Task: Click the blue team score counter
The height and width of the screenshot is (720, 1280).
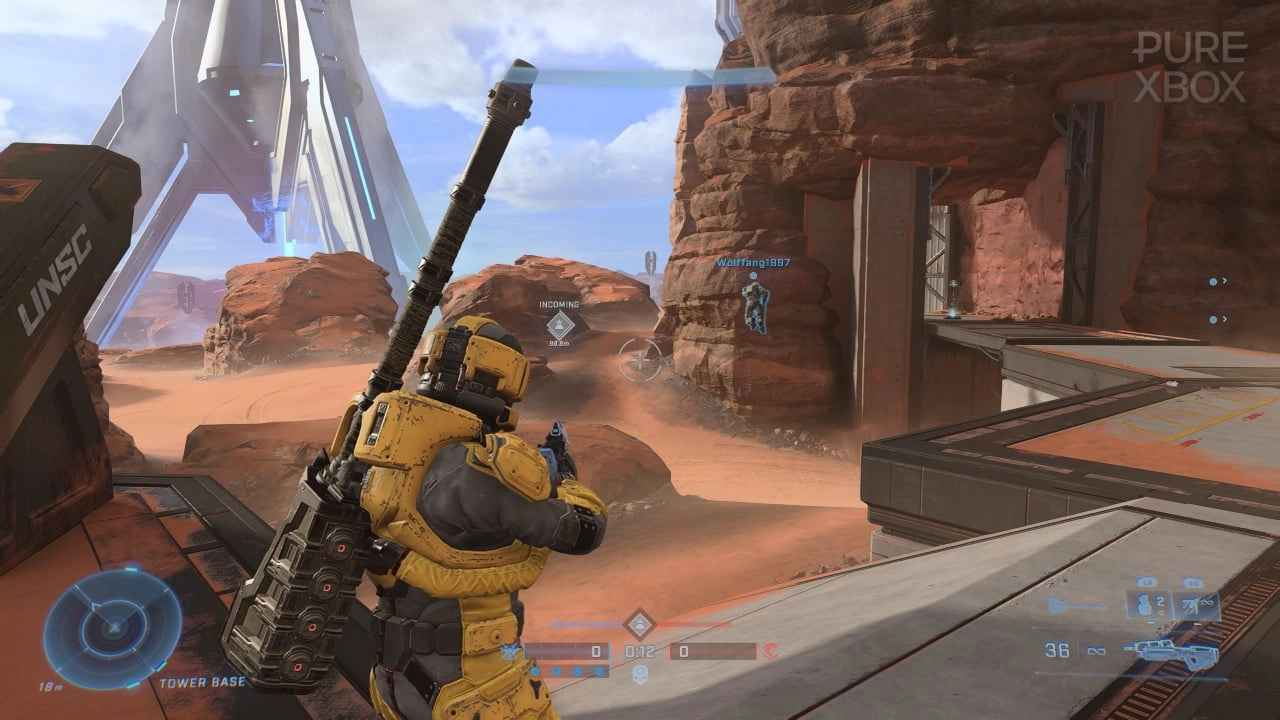Action: click(596, 650)
